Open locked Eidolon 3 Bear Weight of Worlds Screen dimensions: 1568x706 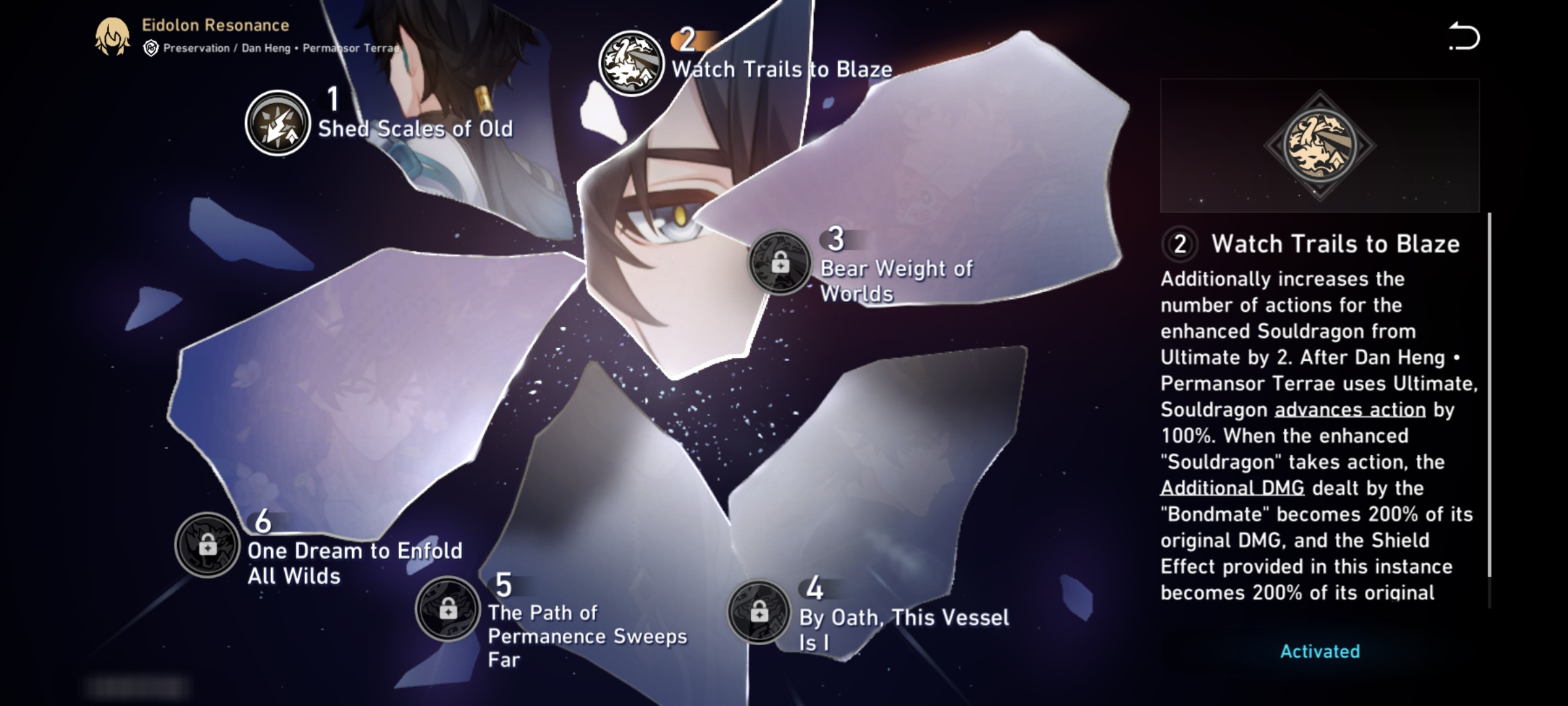(779, 263)
